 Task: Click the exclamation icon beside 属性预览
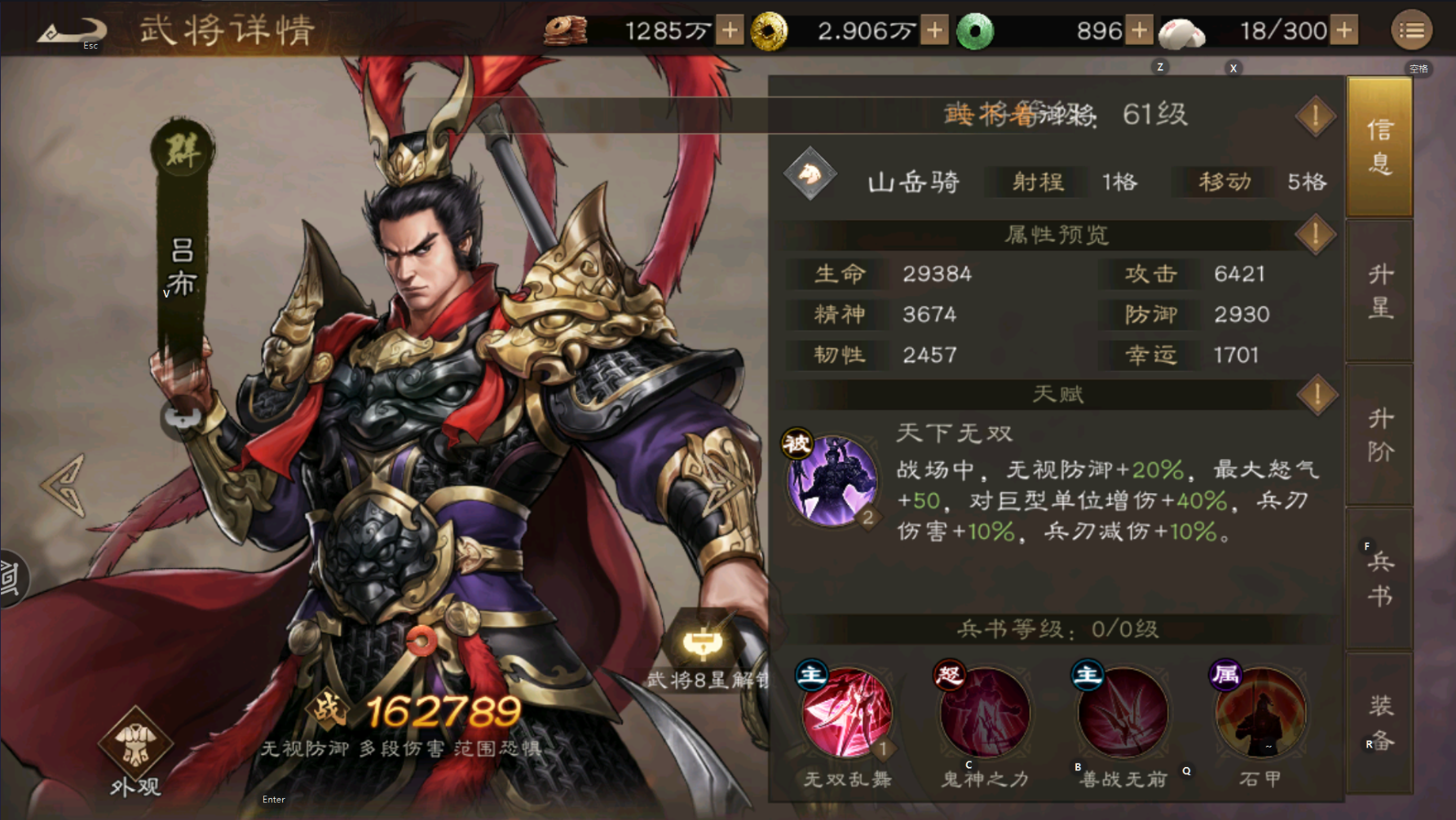pos(1315,235)
